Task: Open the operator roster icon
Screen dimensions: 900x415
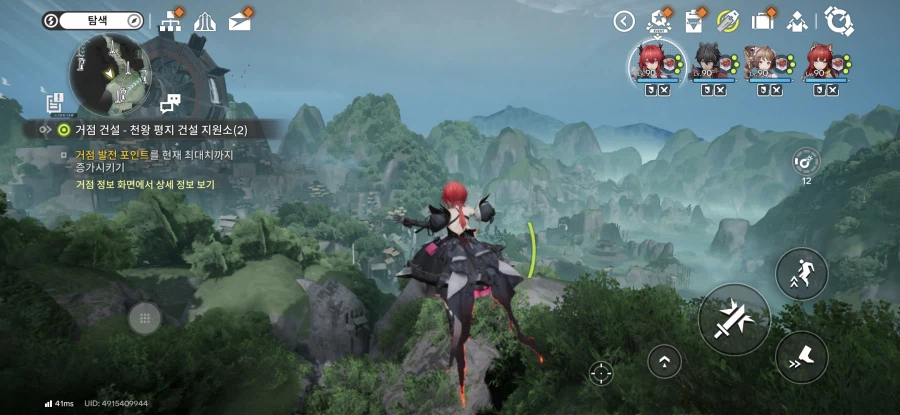Action: click(798, 20)
